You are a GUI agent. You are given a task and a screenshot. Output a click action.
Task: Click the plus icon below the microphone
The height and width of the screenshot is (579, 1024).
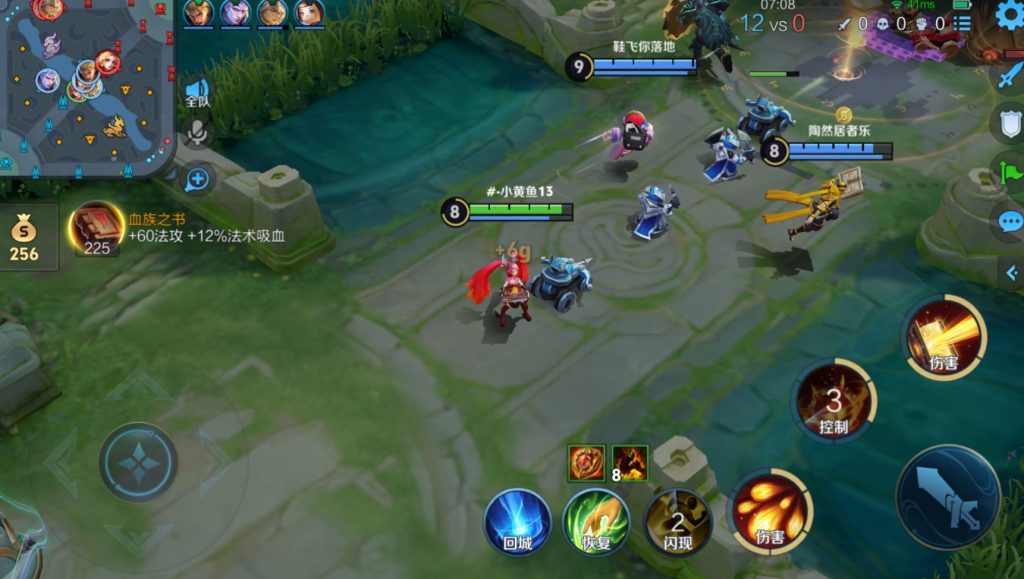[197, 179]
